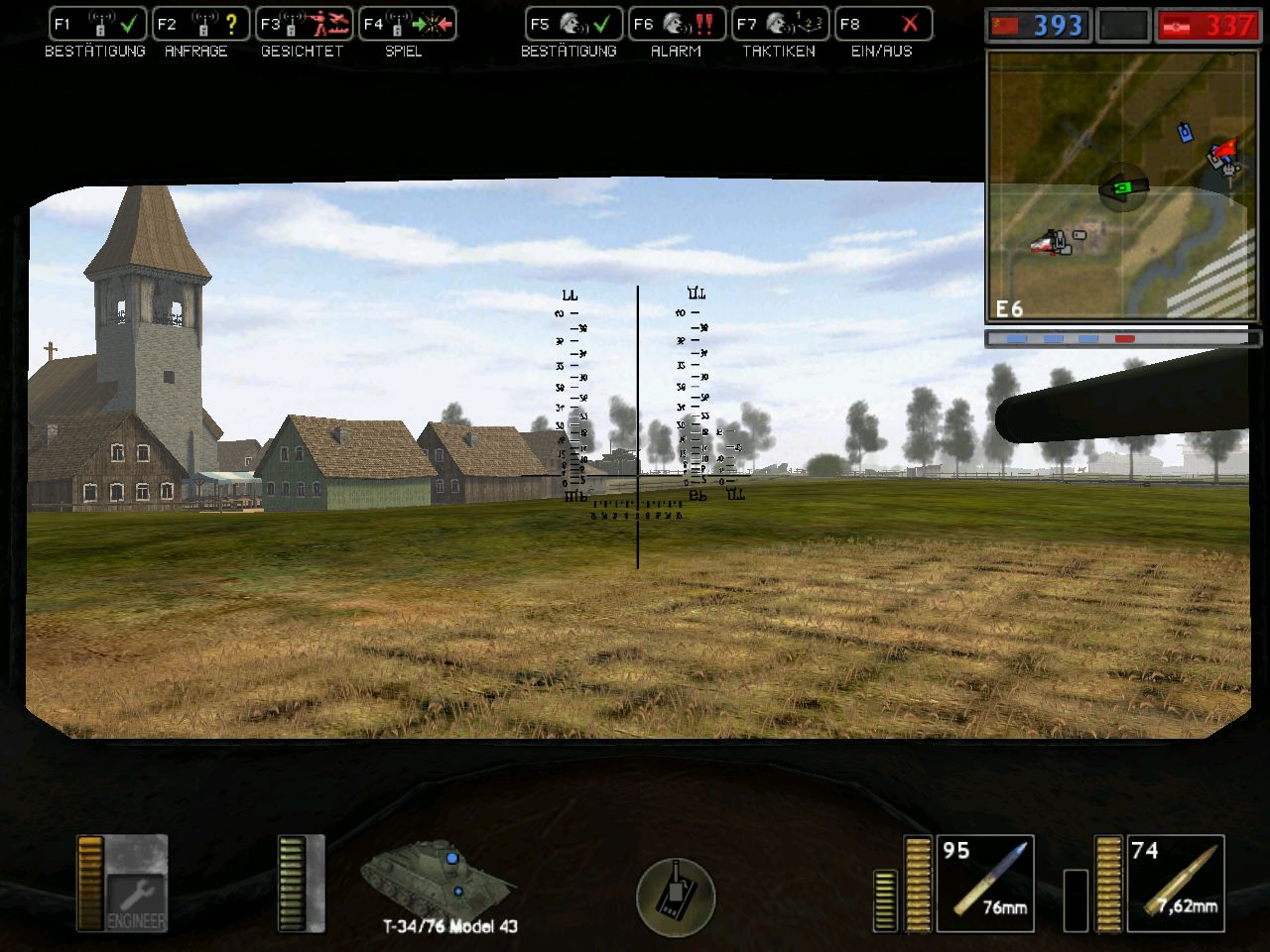The width and height of the screenshot is (1270, 952).
Task: Trigger the F6 Alarm command
Action: (x=677, y=25)
